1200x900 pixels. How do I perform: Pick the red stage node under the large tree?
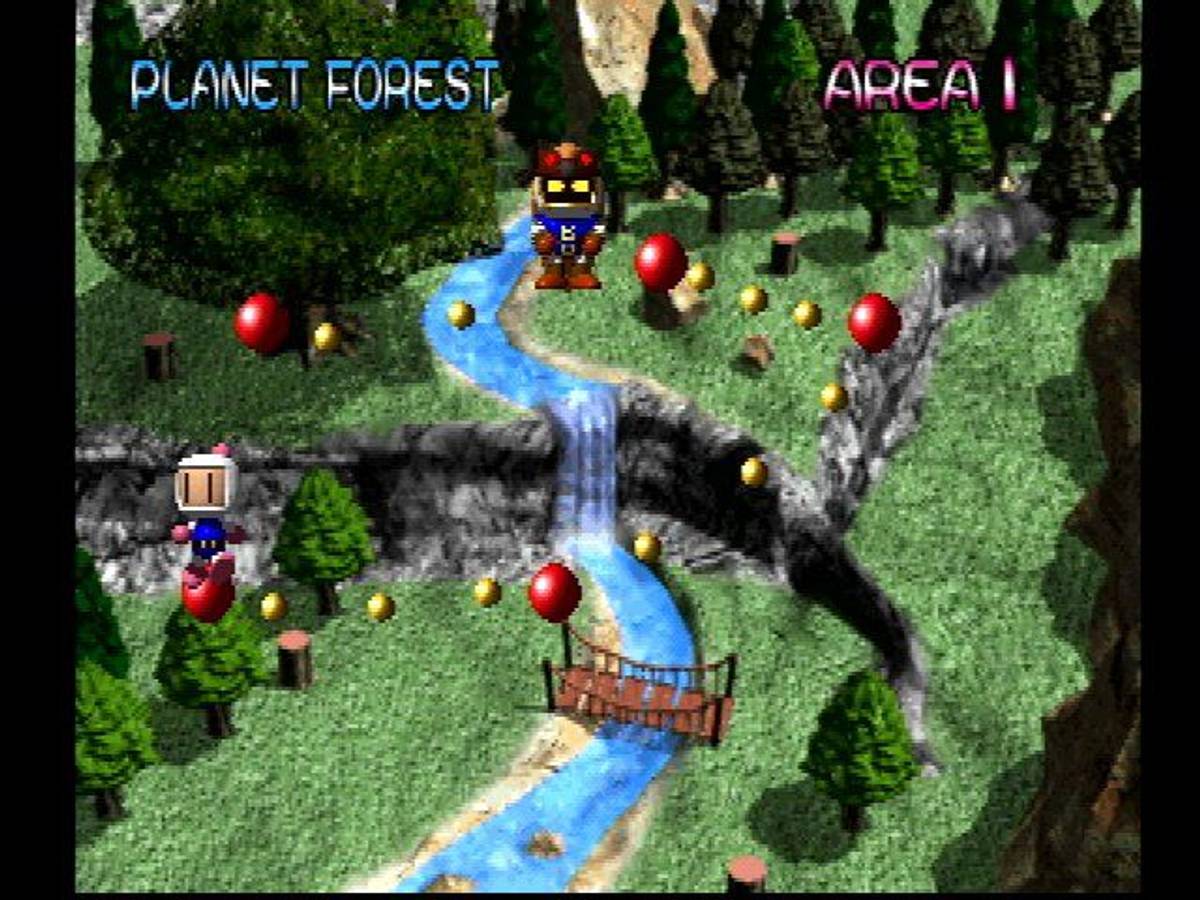(x=262, y=323)
